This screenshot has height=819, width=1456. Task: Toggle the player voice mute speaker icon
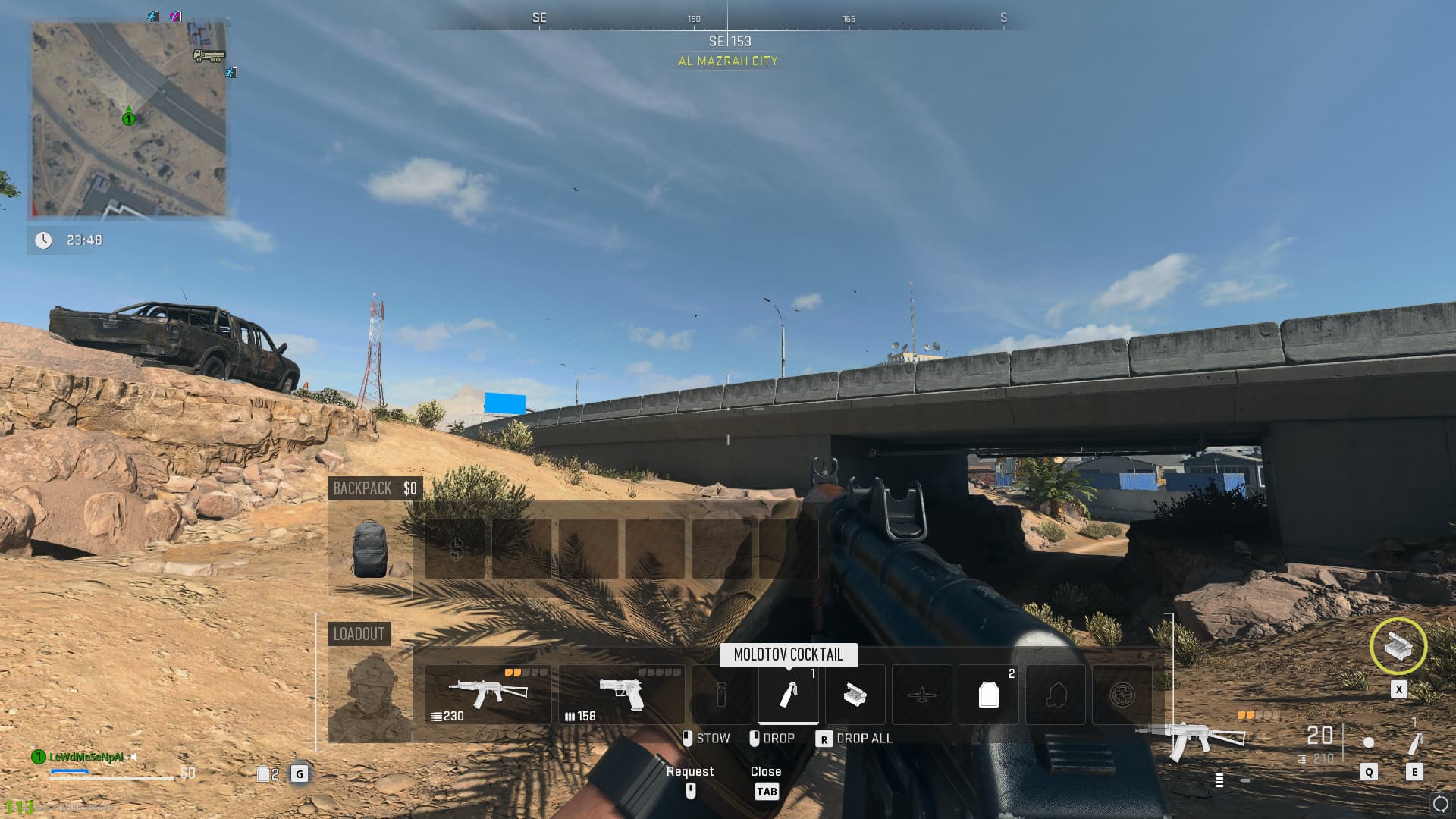pyautogui.click(x=133, y=757)
